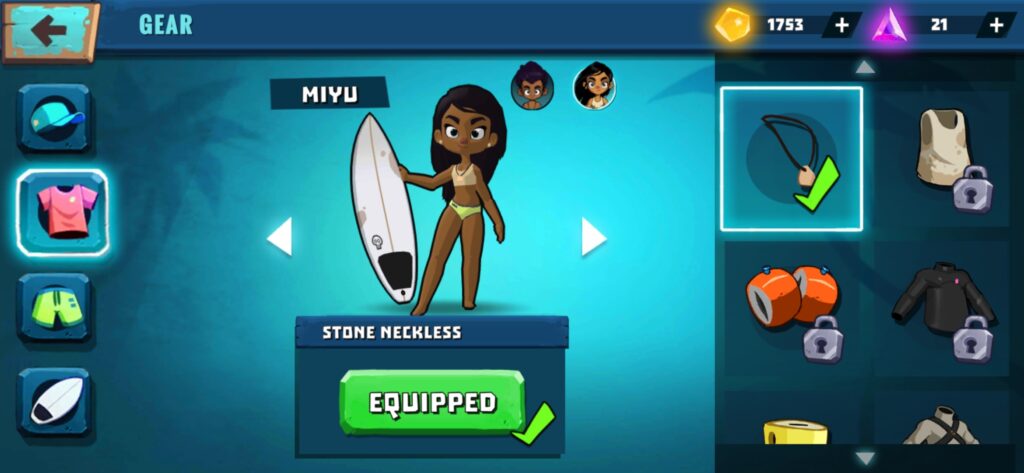Open the surfboard category
1024x473 pixels.
click(x=54, y=402)
